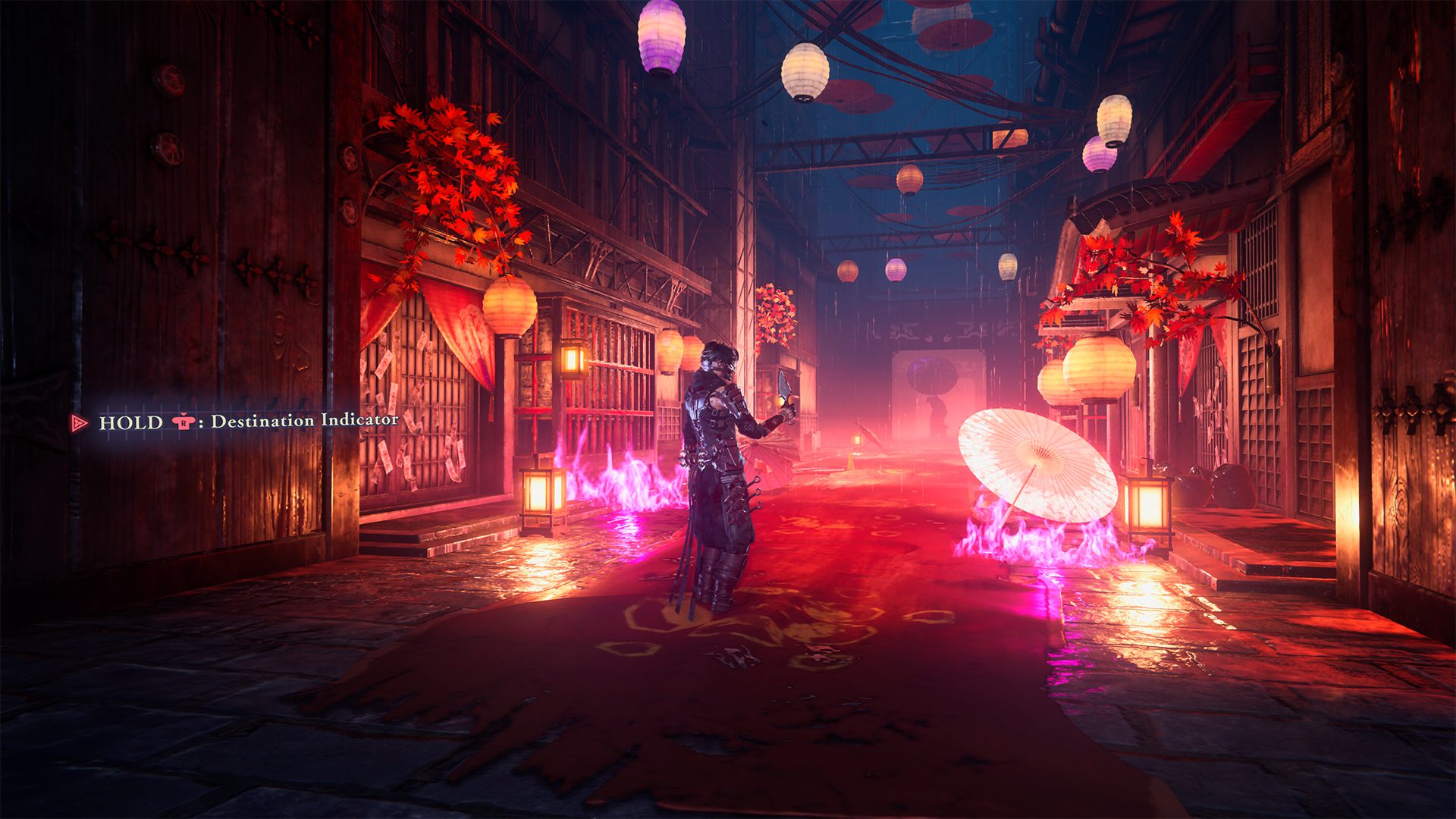
Task: Click the glowing triangle marker icon
Action: 80,422
